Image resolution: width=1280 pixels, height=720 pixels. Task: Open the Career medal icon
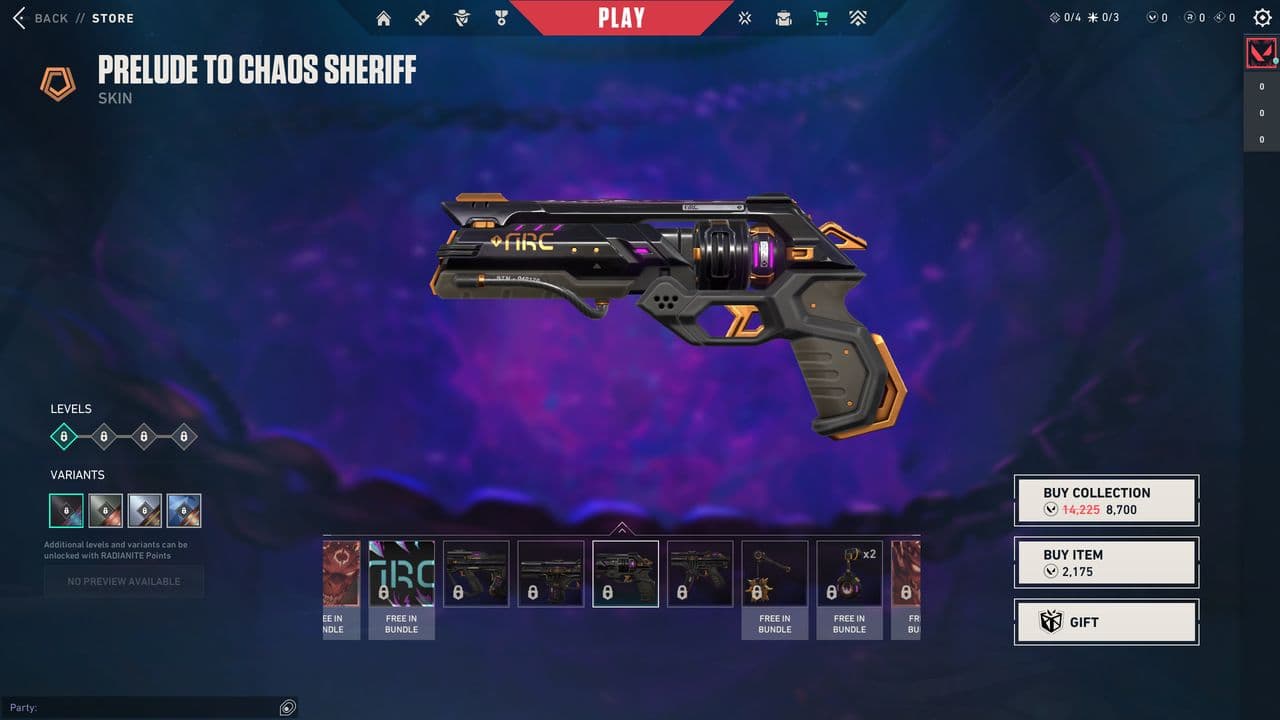(x=499, y=17)
